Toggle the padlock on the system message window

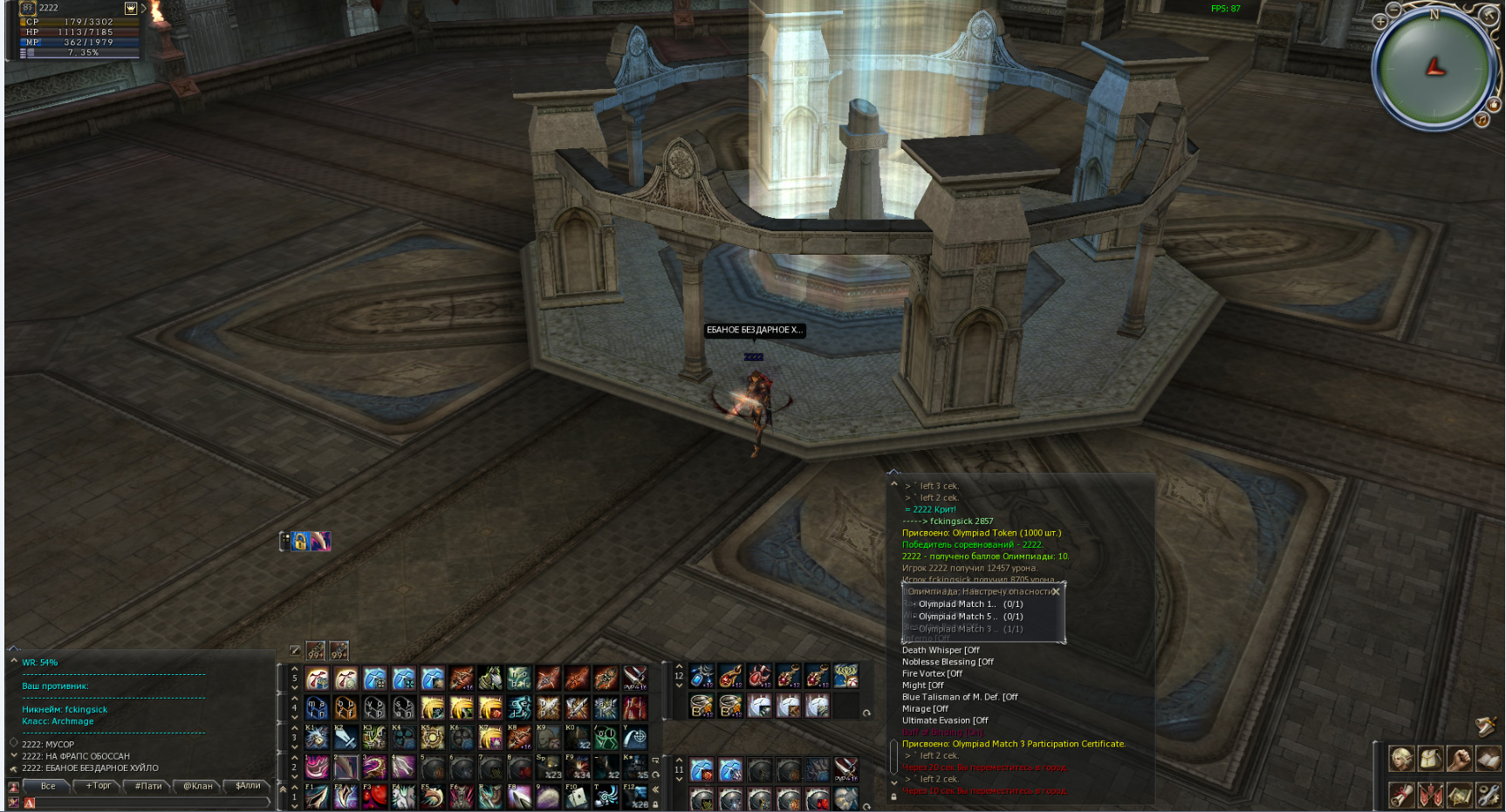pos(893,795)
